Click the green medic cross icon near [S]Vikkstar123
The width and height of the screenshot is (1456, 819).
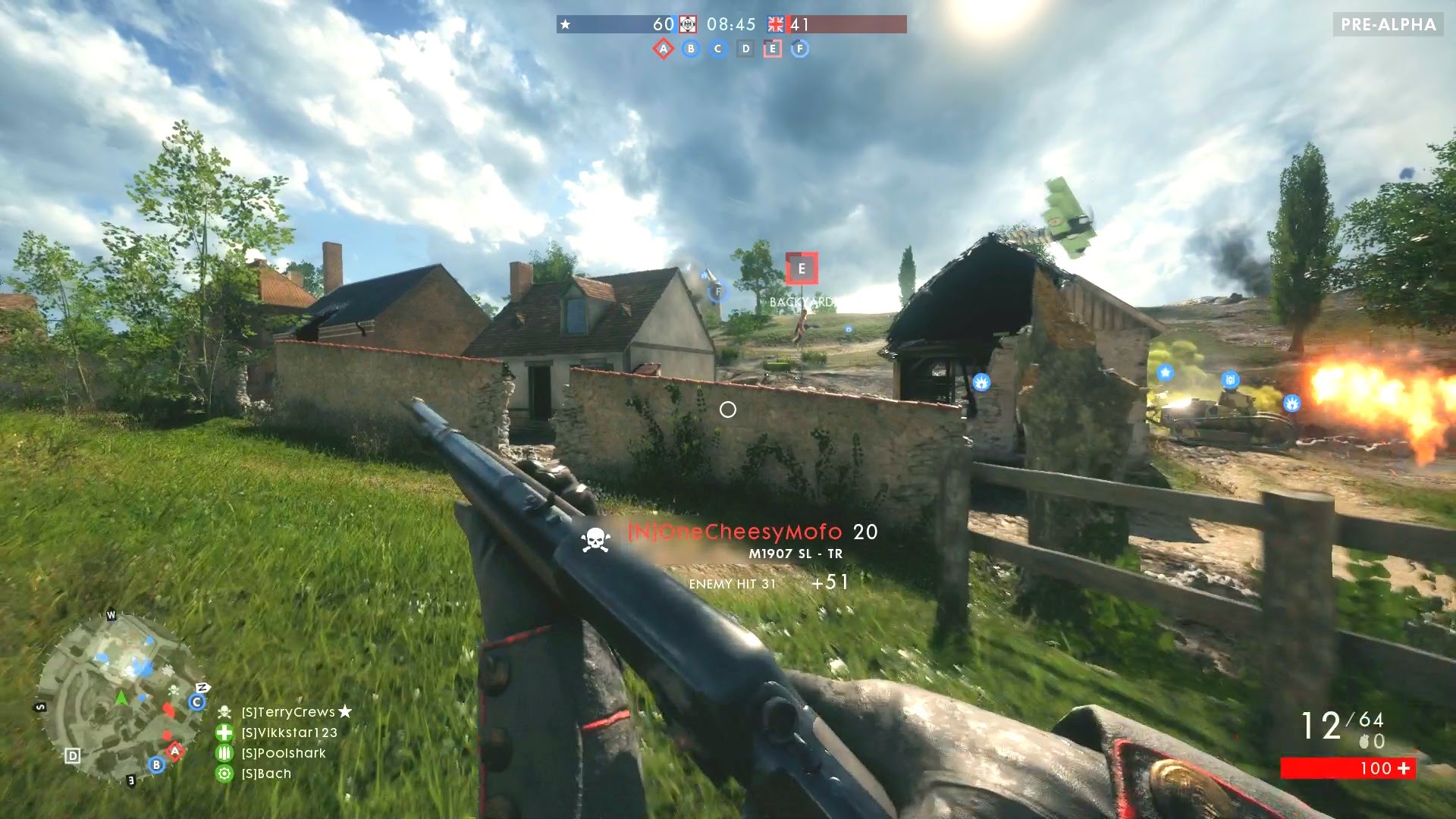(225, 733)
